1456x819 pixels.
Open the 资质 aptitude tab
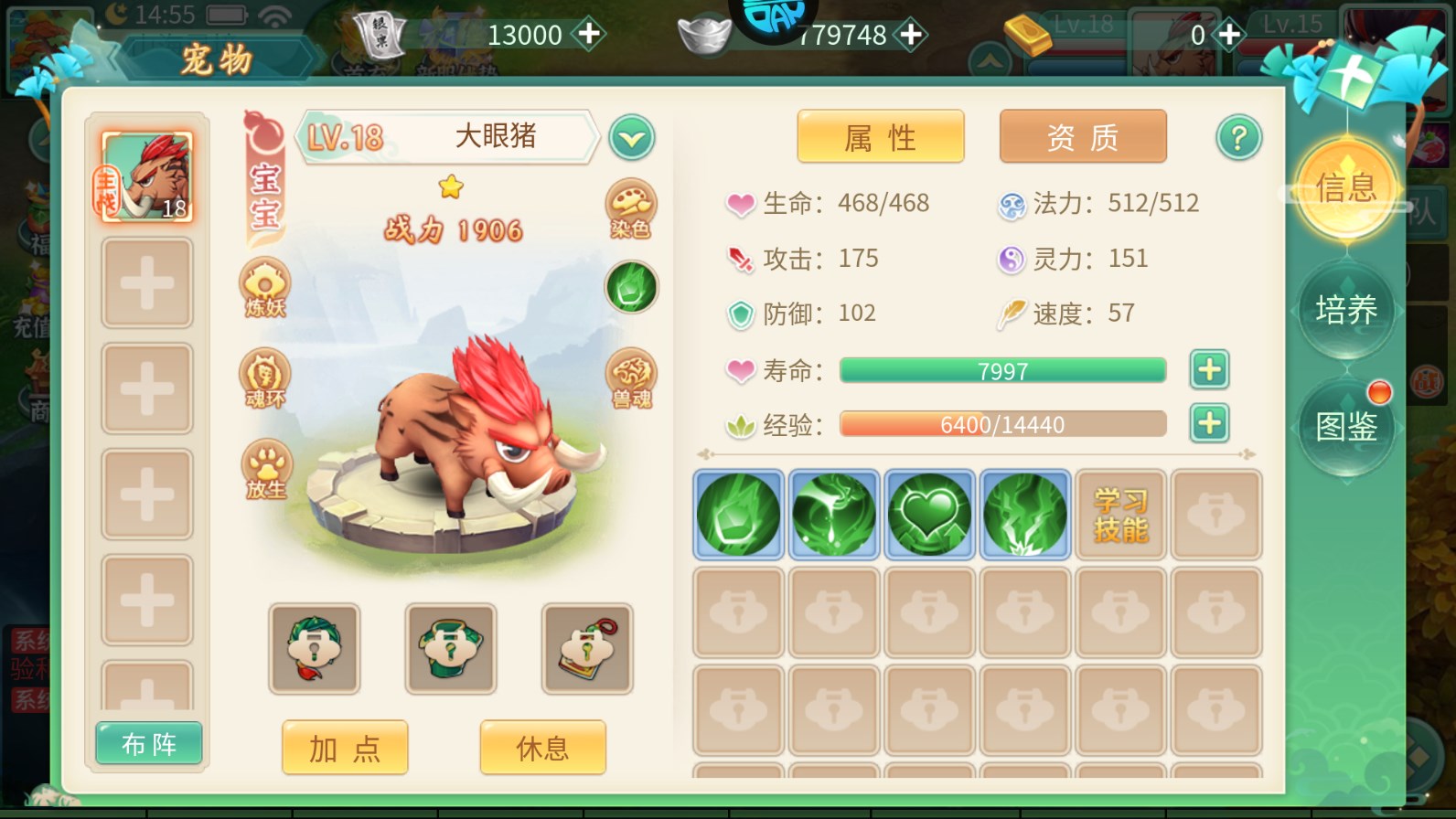click(1082, 137)
